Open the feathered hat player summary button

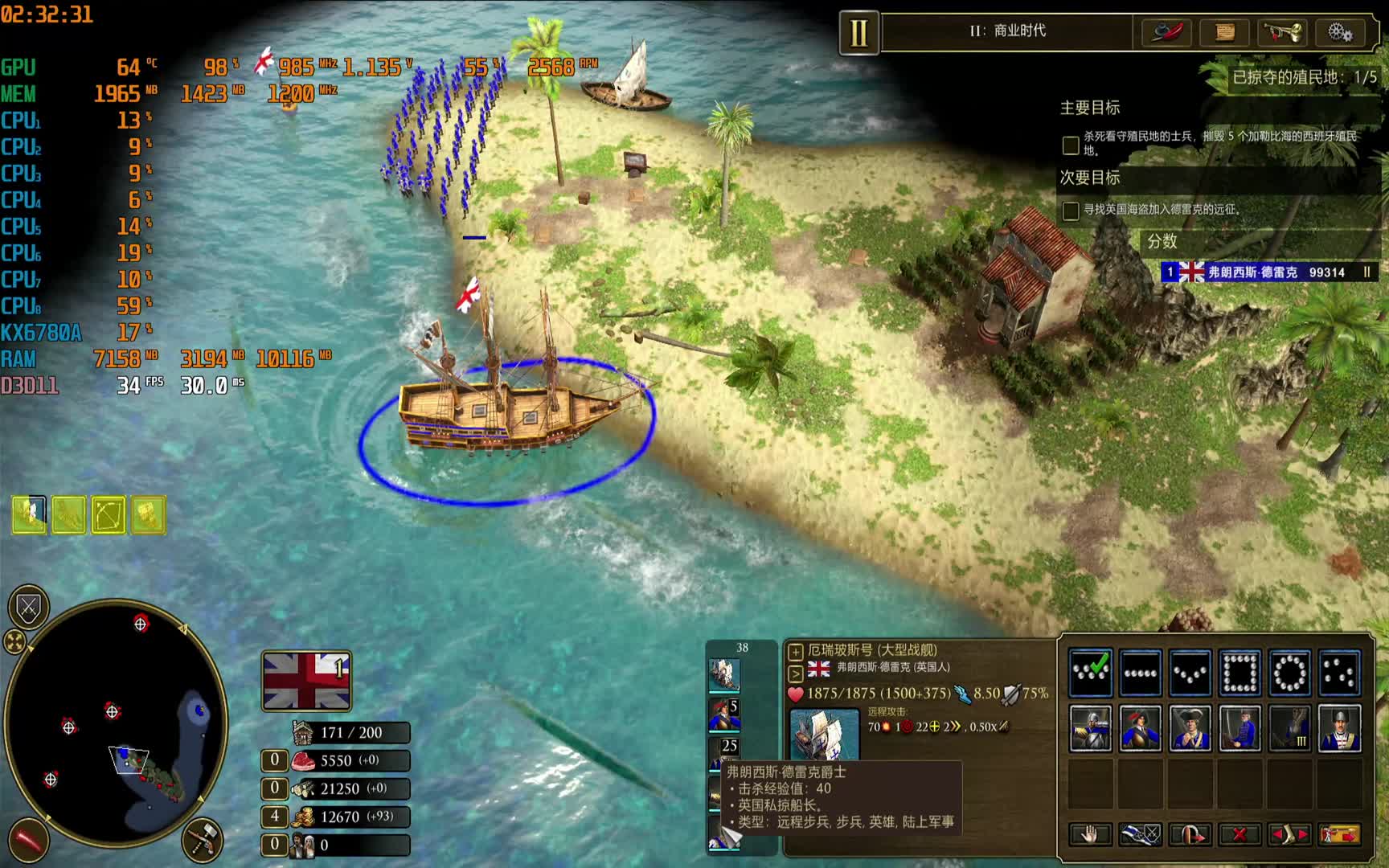[1167, 33]
